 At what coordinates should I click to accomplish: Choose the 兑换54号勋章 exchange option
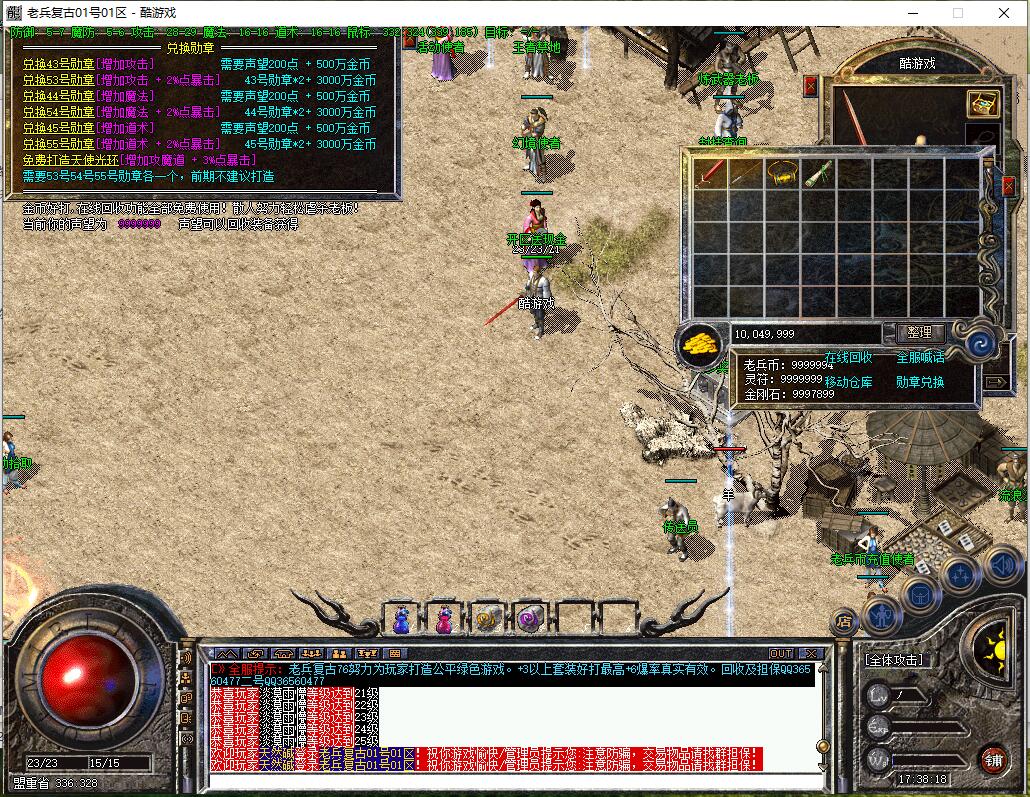pyautogui.click(x=58, y=112)
